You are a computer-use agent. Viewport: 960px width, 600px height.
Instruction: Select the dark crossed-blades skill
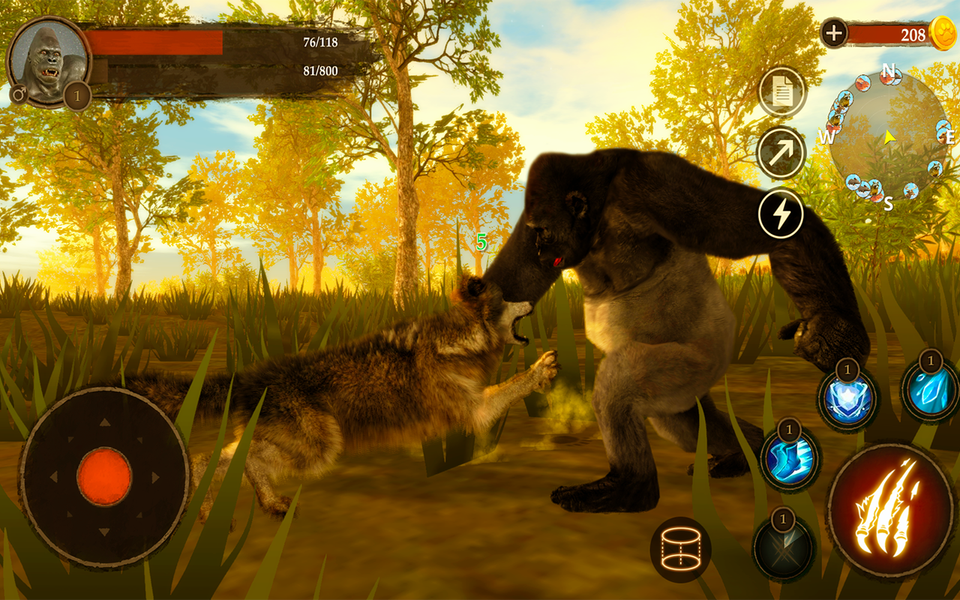tap(783, 547)
